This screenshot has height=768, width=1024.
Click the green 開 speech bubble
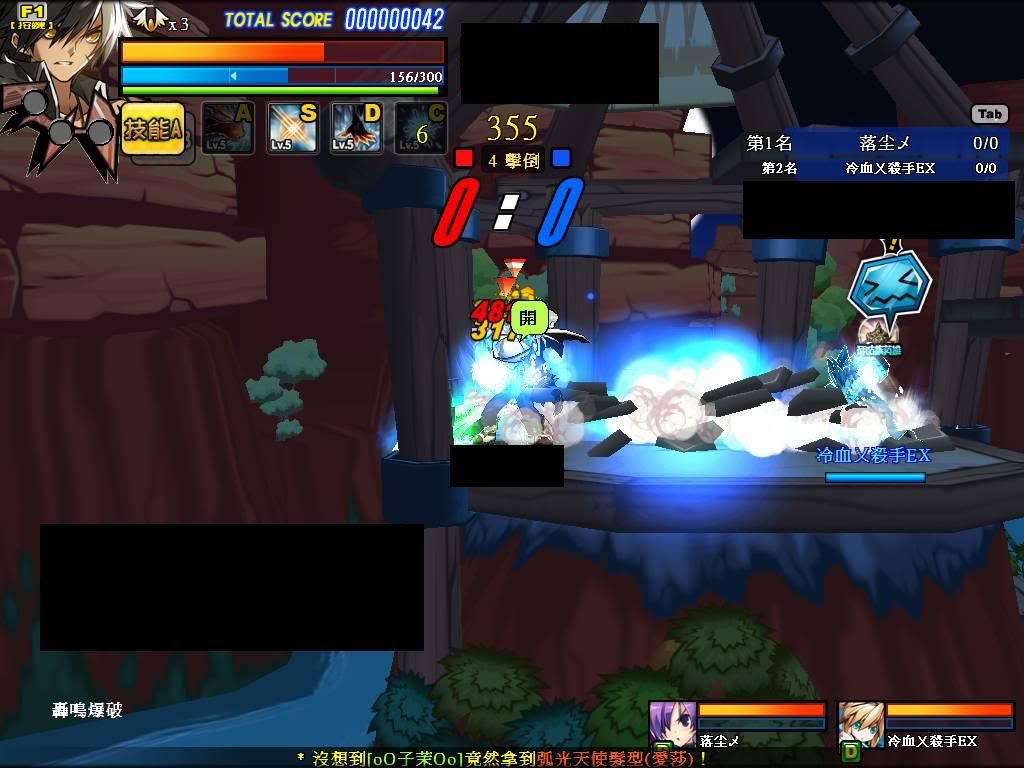point(529,318)
